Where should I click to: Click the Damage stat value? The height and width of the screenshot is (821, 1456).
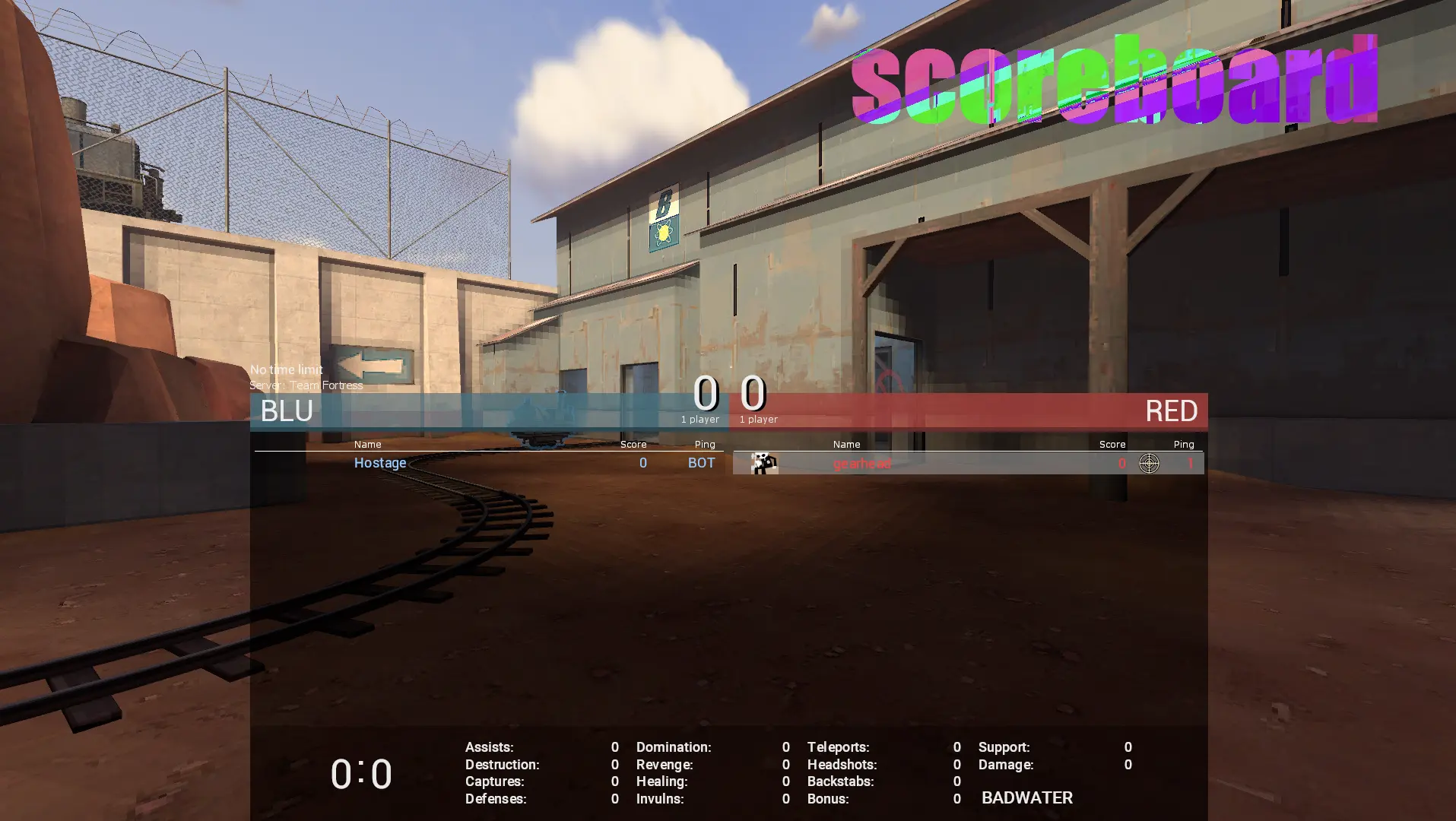[x=1128, y=764]
